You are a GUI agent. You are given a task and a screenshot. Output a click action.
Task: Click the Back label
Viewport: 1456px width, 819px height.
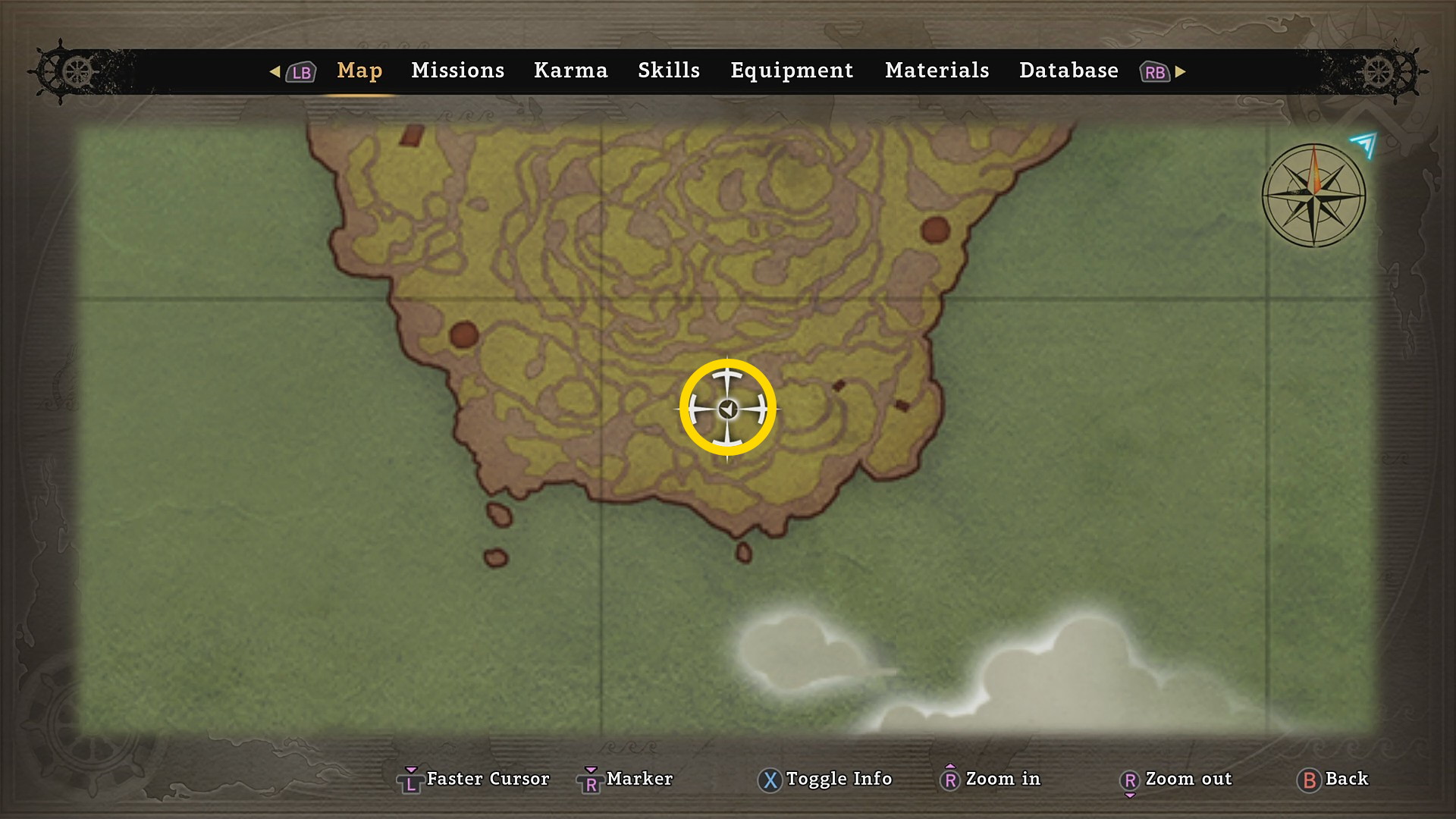coord(1346,779)
